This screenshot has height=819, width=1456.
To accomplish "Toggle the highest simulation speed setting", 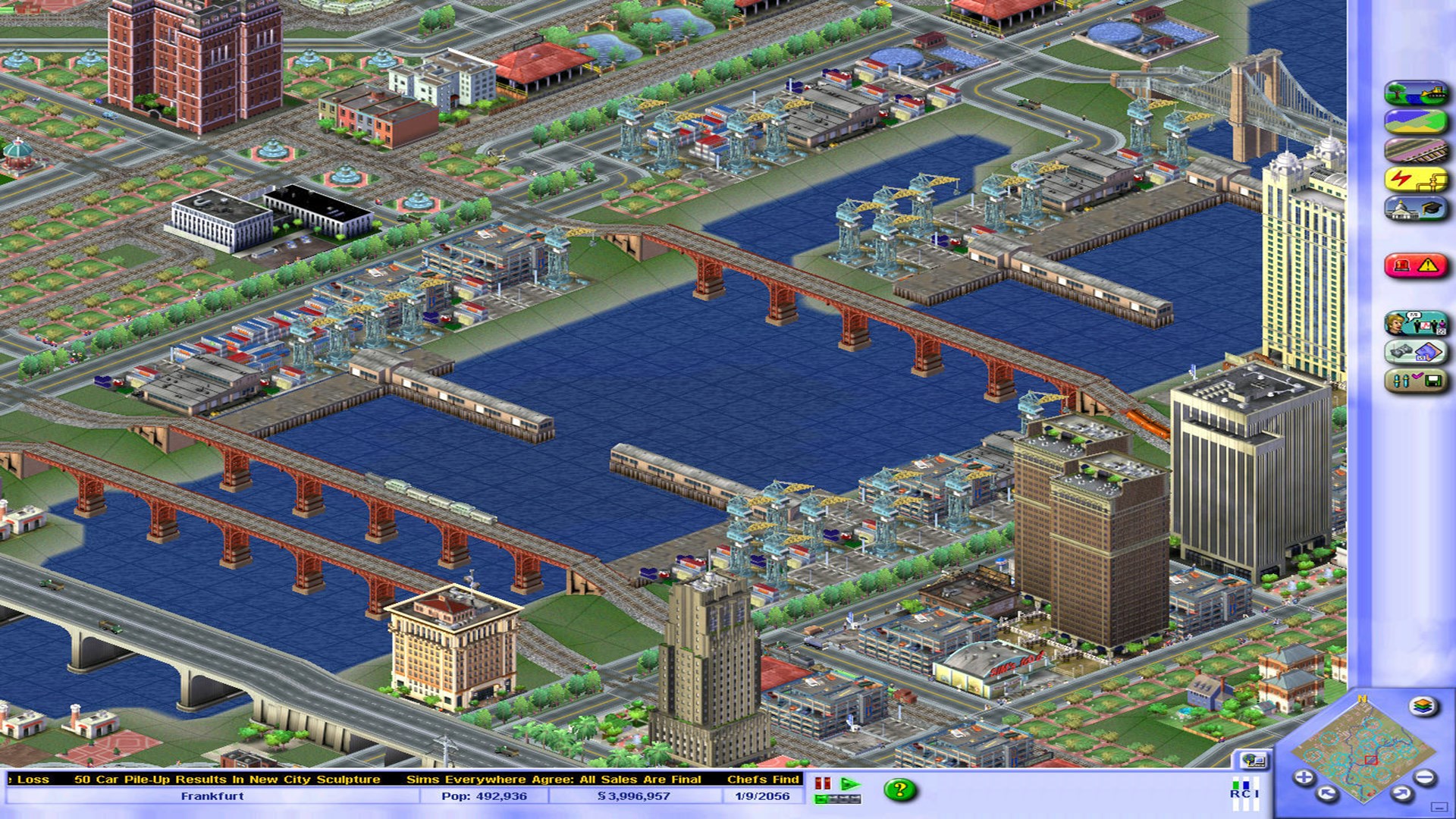I will (x=855, y=799).
